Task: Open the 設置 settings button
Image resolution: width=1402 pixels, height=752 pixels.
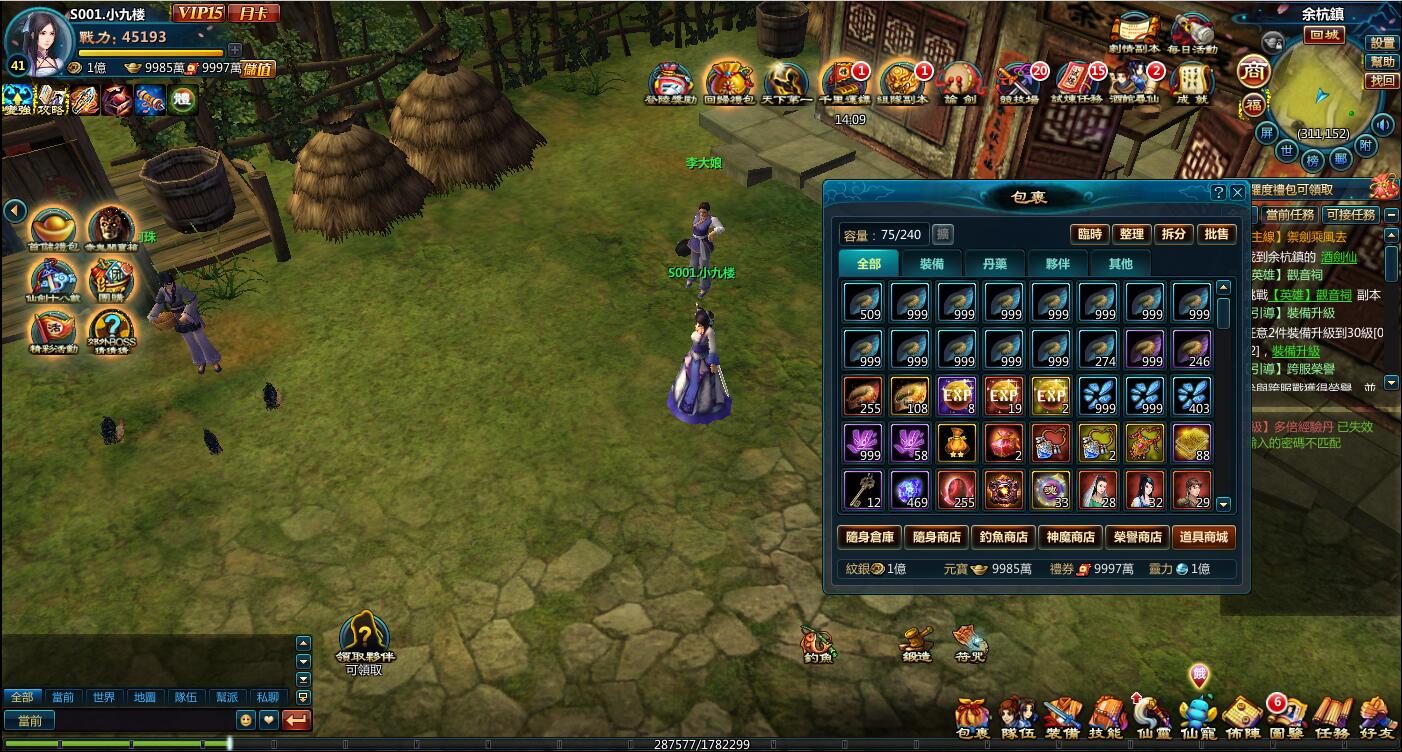Action: click(x=1382, y=43)
